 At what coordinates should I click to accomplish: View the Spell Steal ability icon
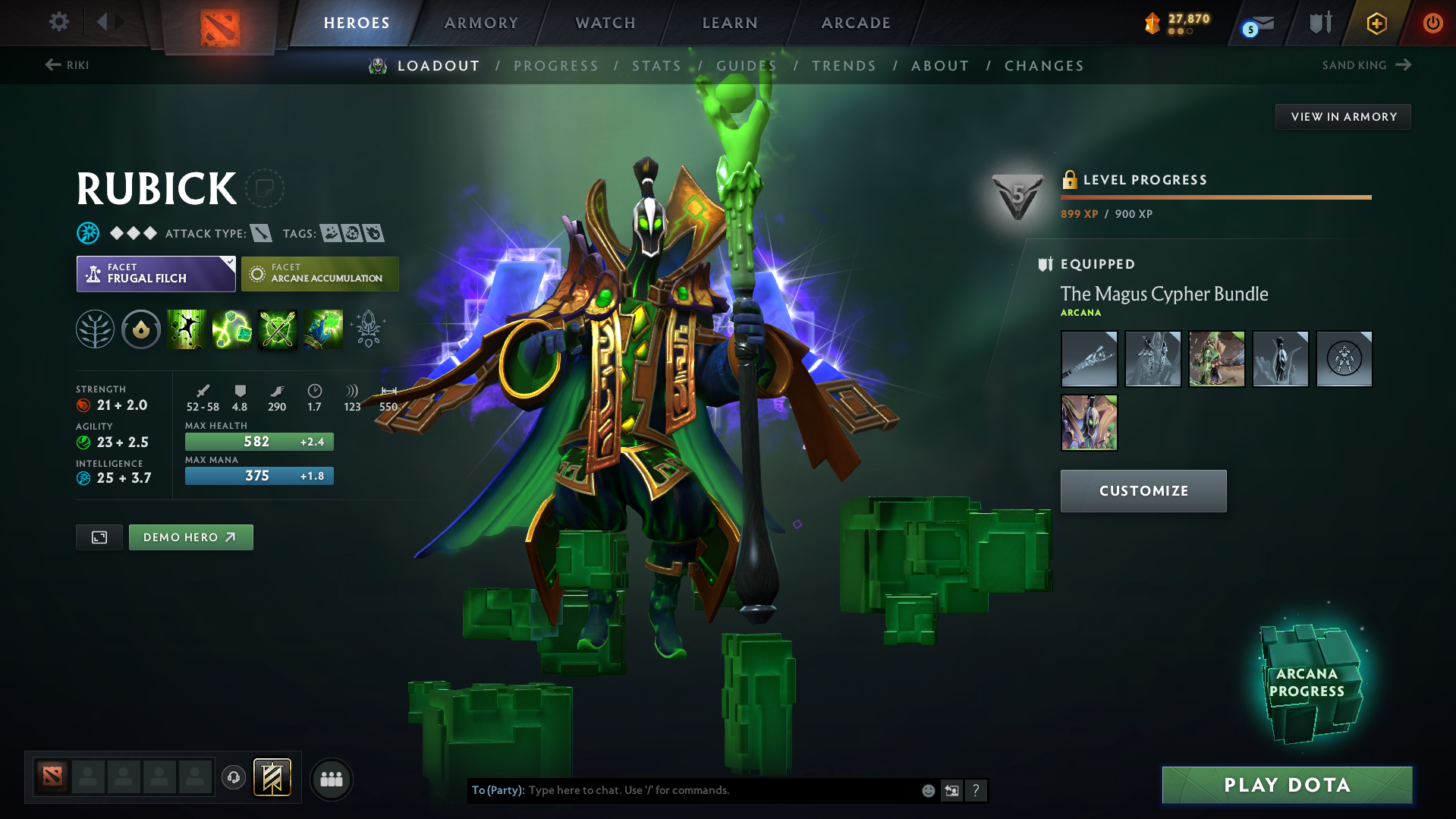coord(322,329)
